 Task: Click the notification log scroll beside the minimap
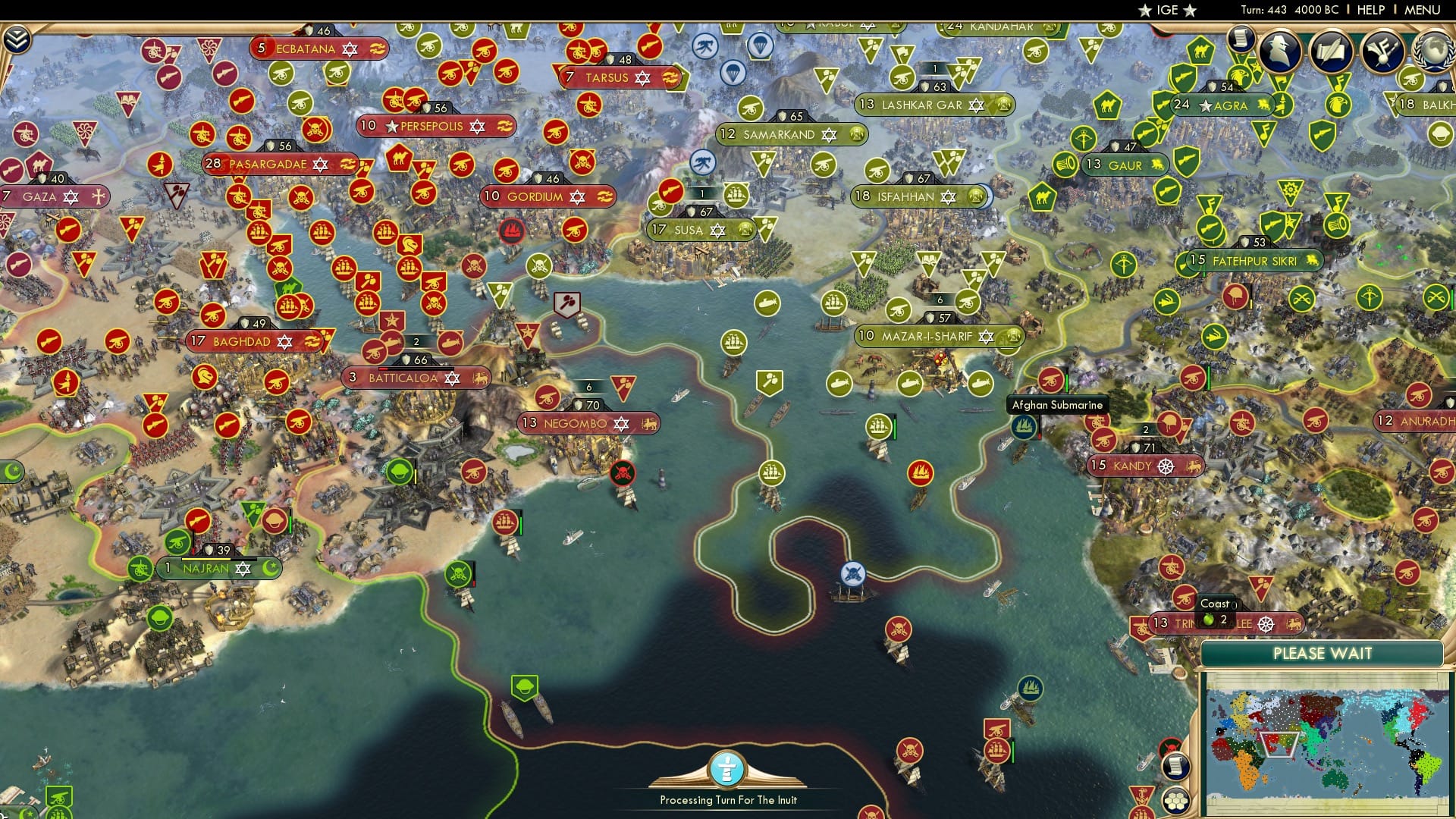tap(1178, 768)
